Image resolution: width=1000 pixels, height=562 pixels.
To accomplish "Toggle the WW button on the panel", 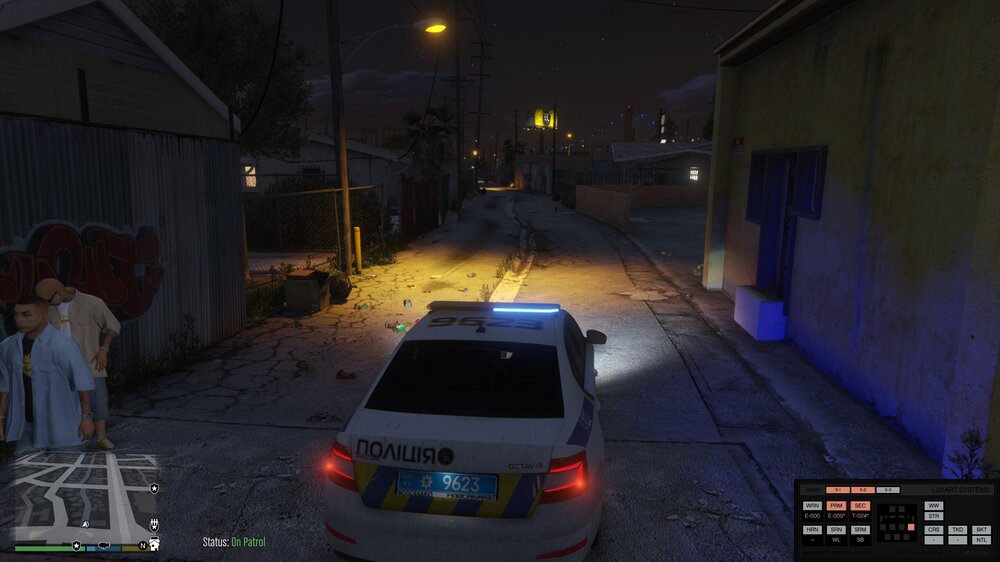I will point(934,506).
